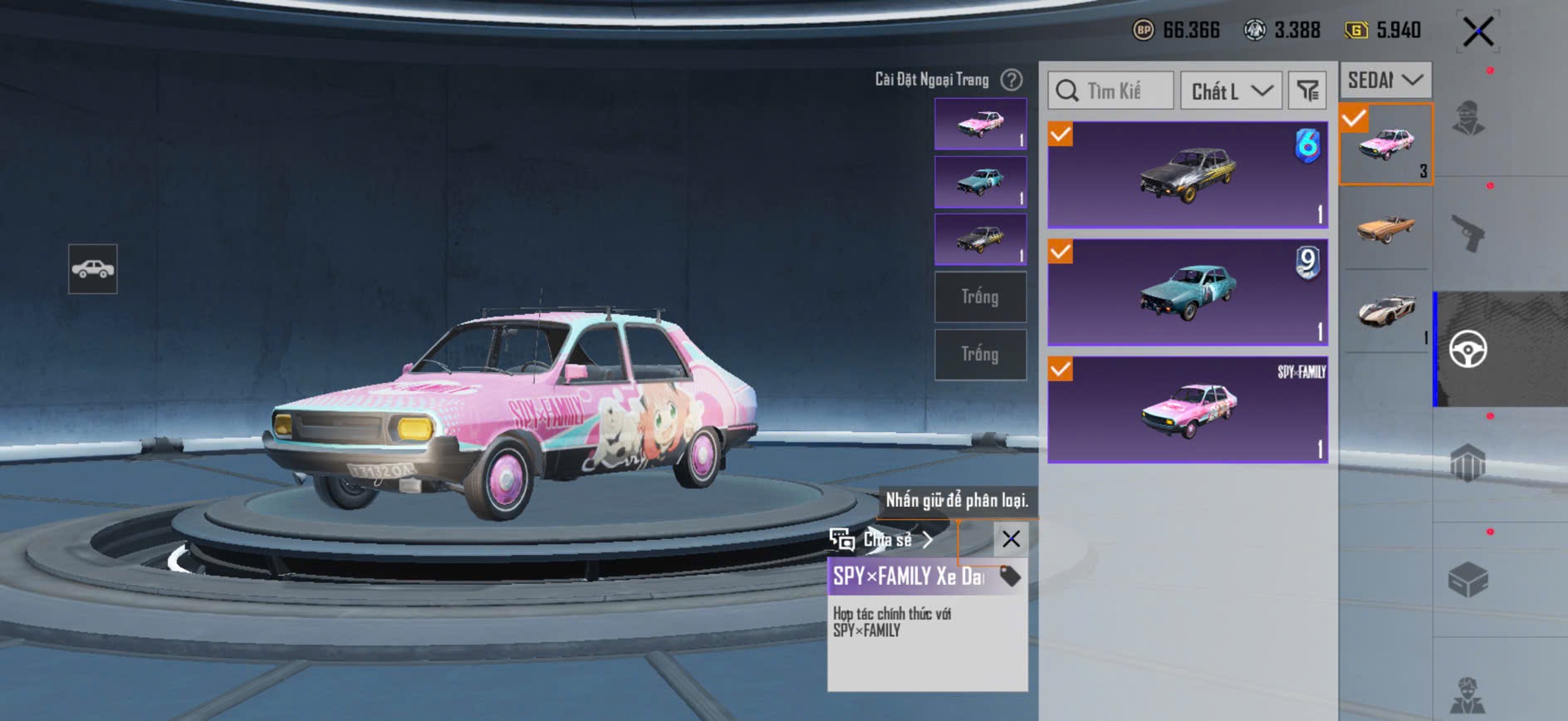Select the orange convertible vehicle category
Viewport: 1568px width, 721px height.
(1385, 227)
